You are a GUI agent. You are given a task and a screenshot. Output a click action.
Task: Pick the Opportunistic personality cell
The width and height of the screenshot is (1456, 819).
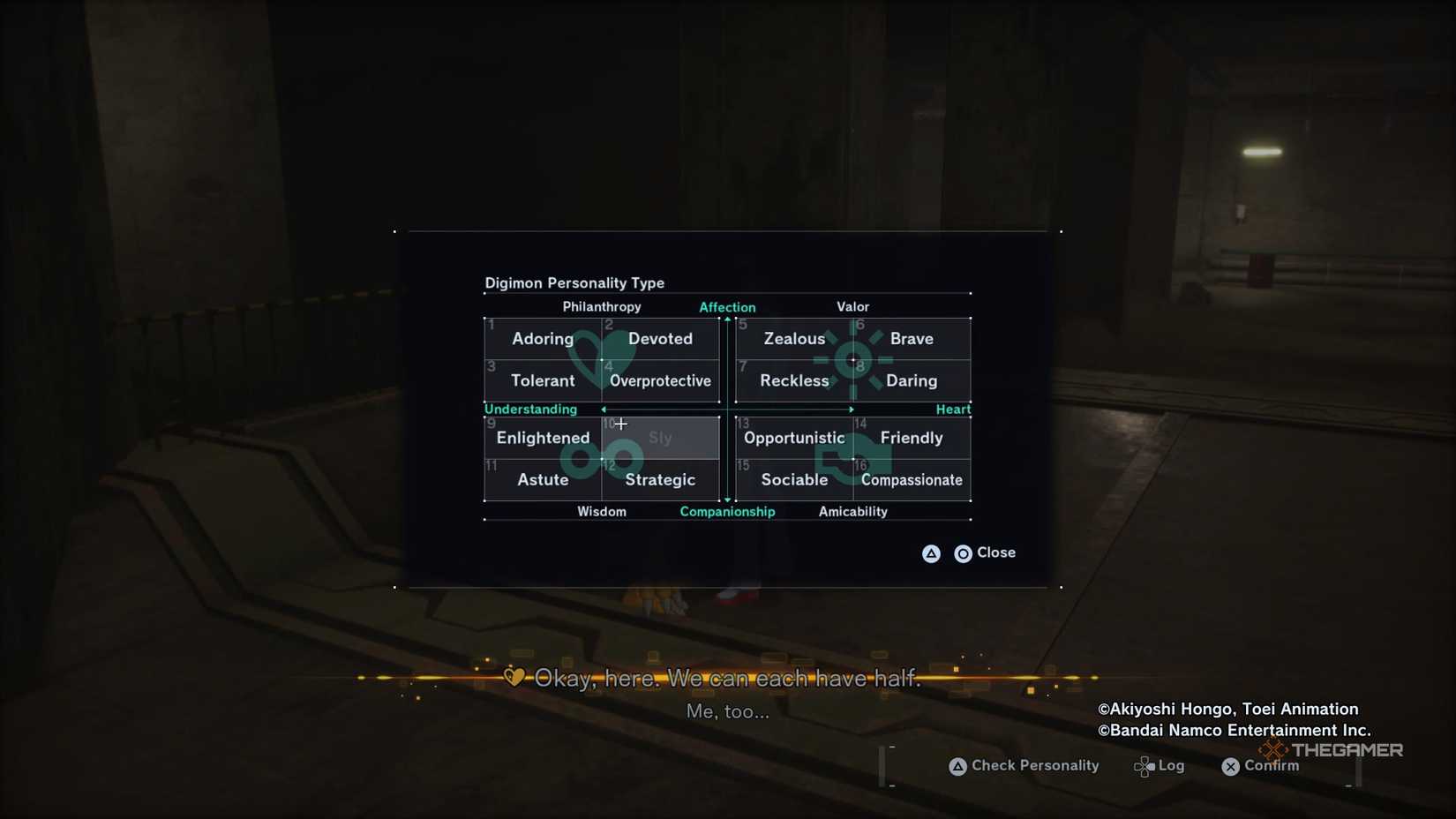point(794,438)
